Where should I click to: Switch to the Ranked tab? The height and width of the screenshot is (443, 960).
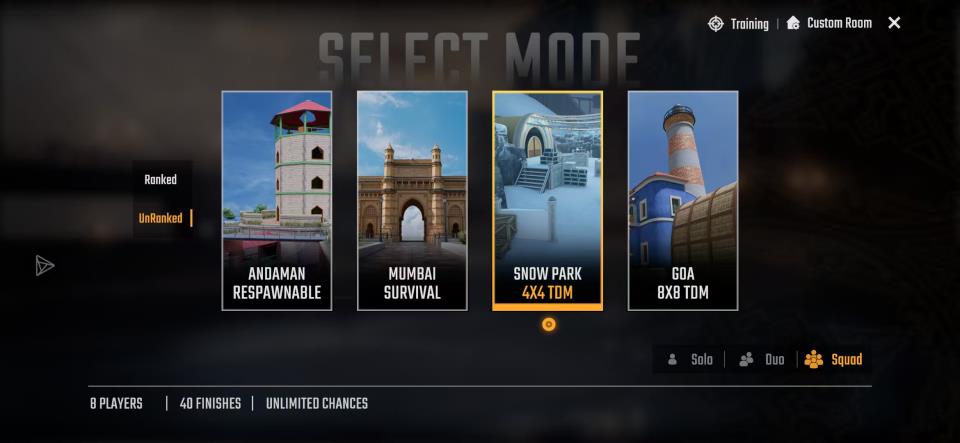click(x=160, y=180)
